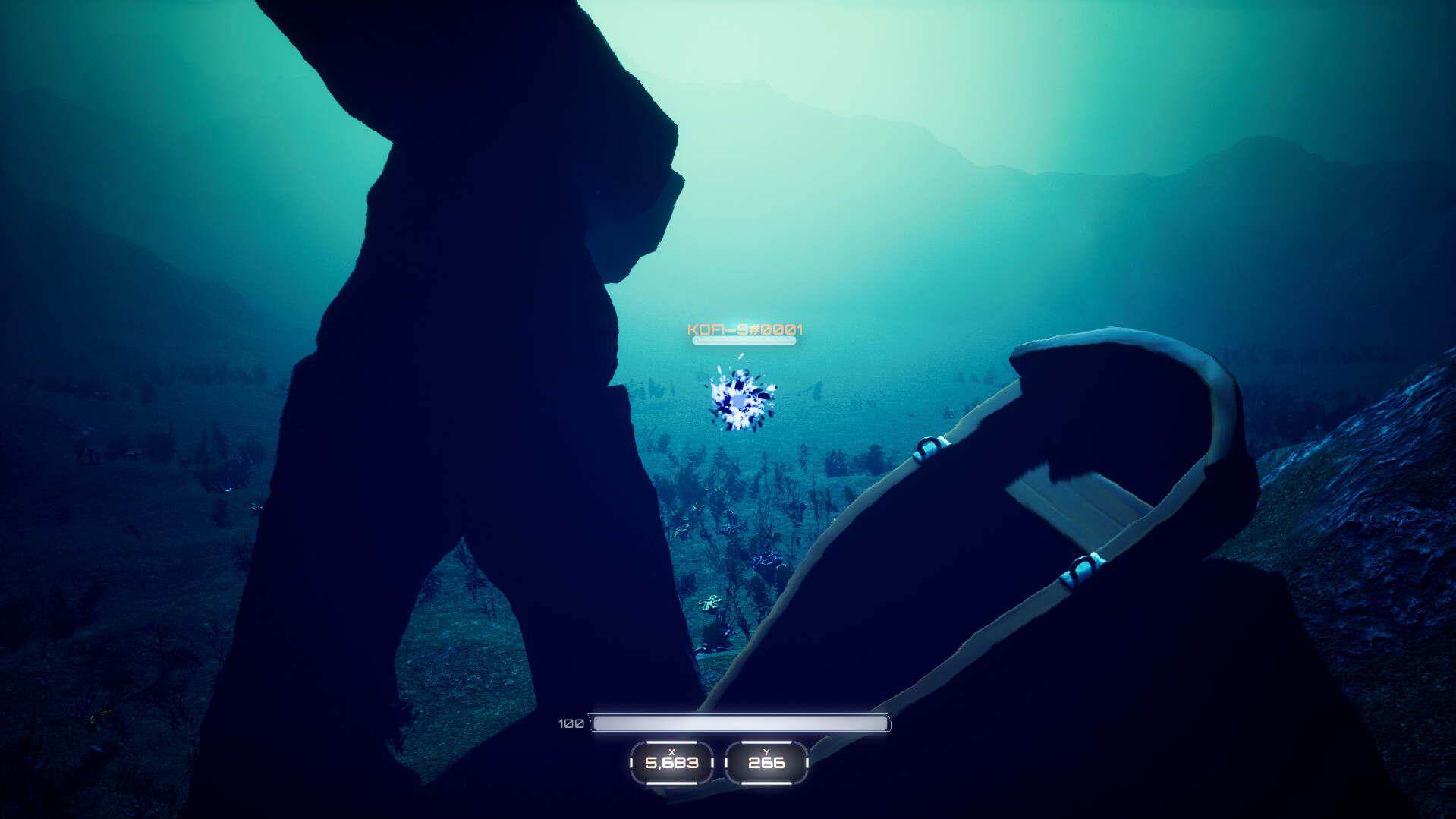Click the main health bar at screen bottom

coord(738,723)
